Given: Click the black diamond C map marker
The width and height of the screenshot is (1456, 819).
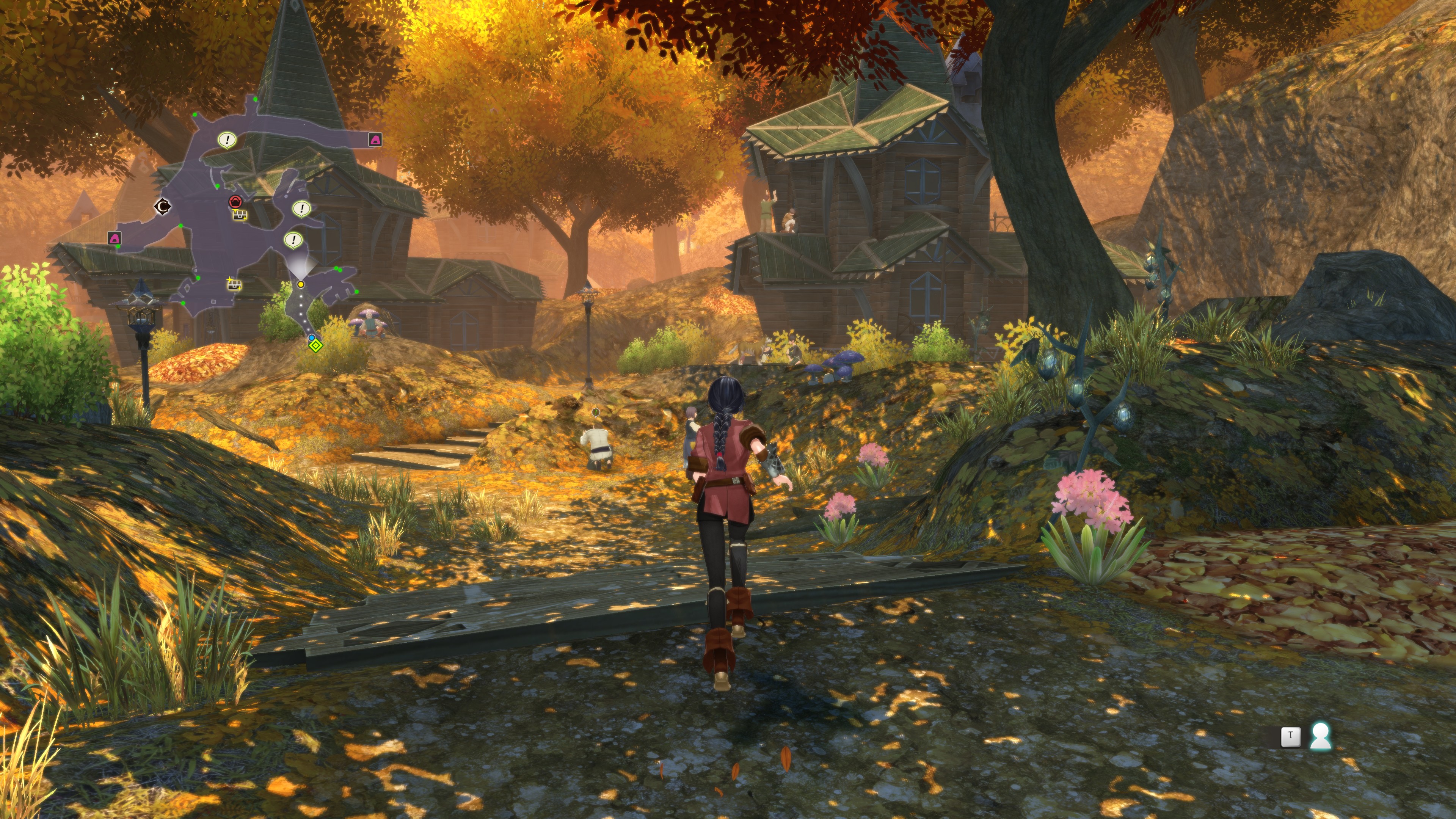Looking at the screenshot, I should (x=163, y=207).
